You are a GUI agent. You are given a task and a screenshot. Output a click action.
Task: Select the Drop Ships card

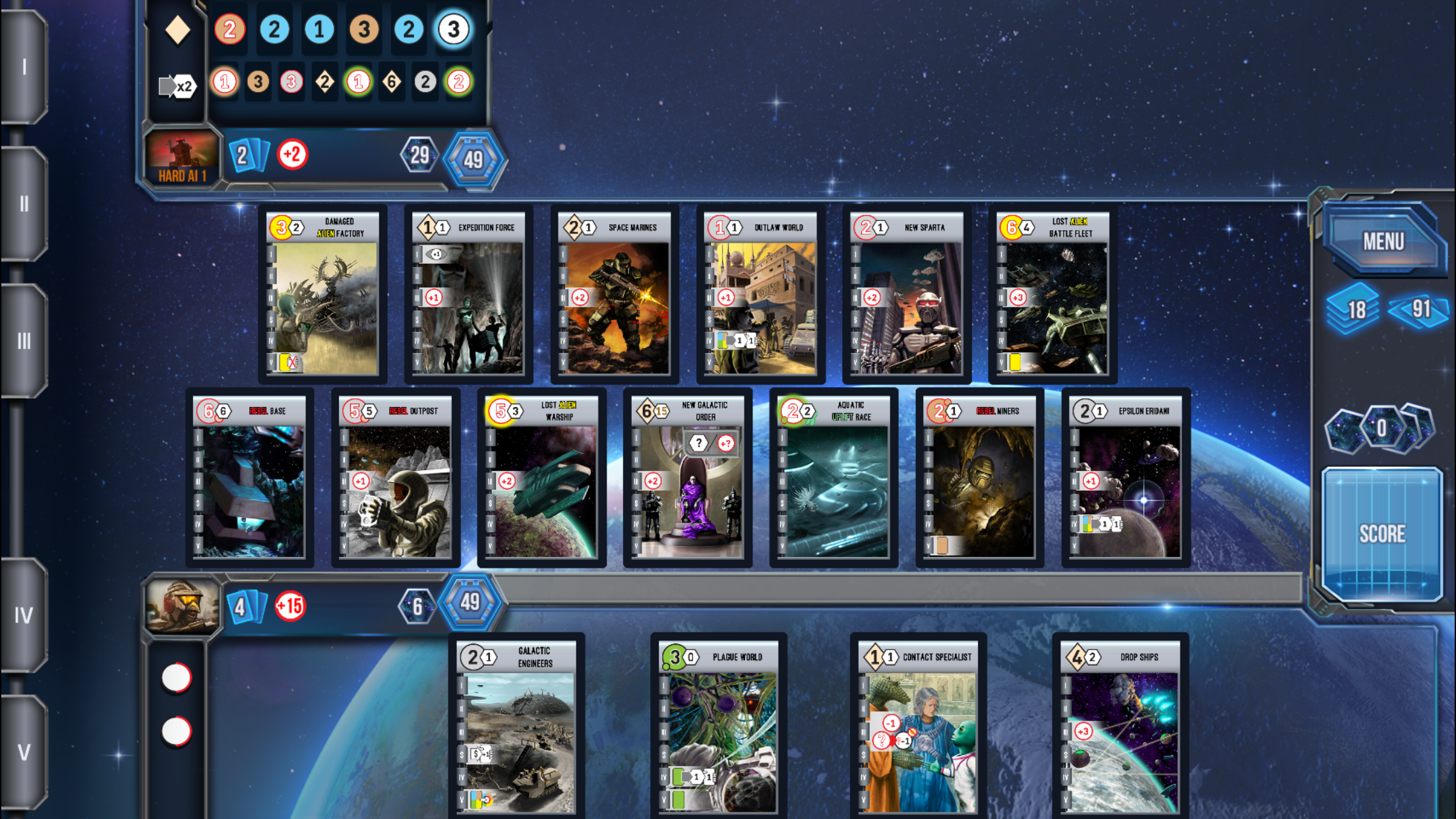click(x=1120, y=727)
